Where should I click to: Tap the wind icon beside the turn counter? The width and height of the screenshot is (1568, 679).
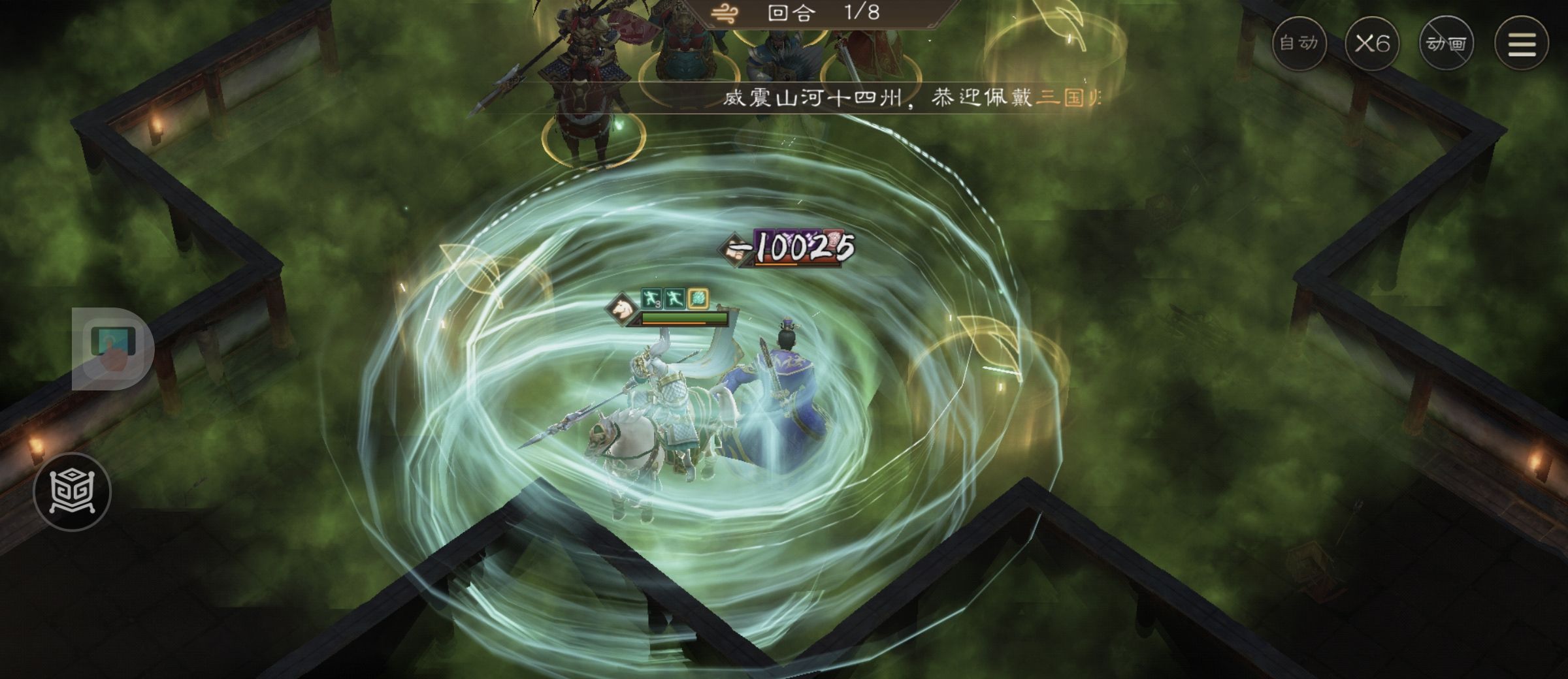tap(724, 12)
